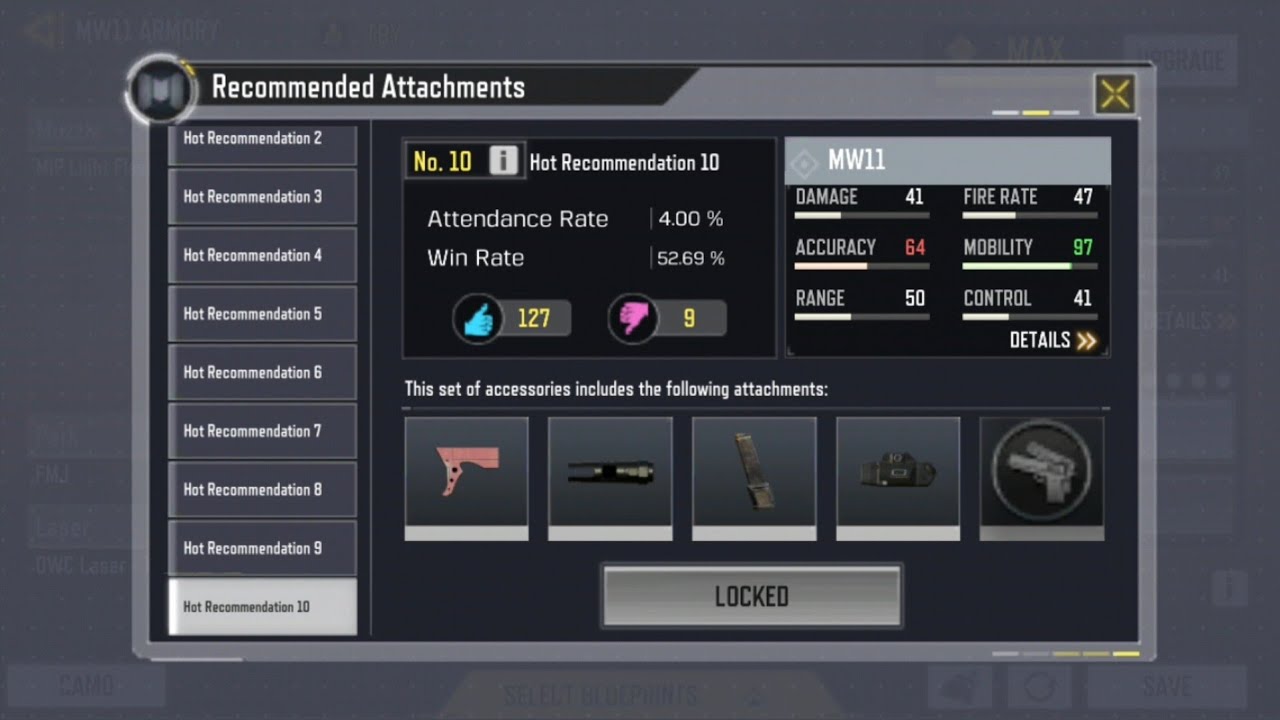Close the Recommended Attachments window
Viewport: 1280px width, 720px height.
click(x=1114, y=94)
